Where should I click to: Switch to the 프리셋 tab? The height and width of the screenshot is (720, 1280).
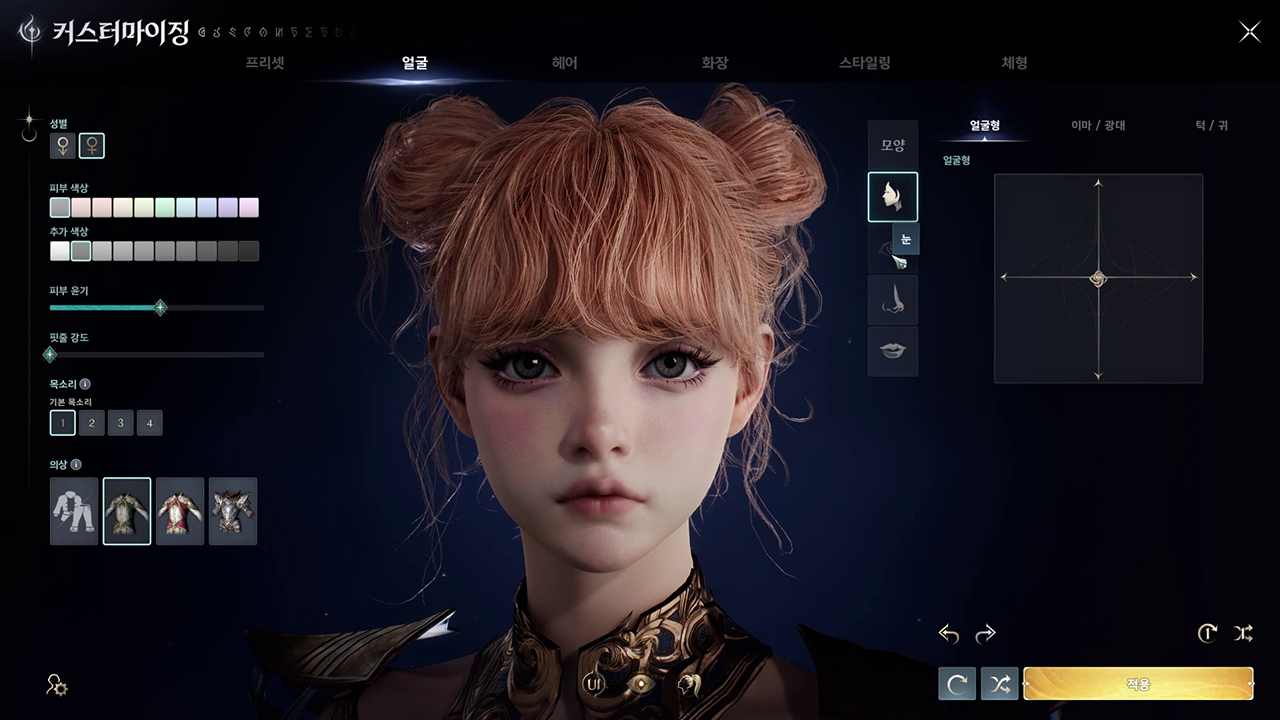(265, 63)
